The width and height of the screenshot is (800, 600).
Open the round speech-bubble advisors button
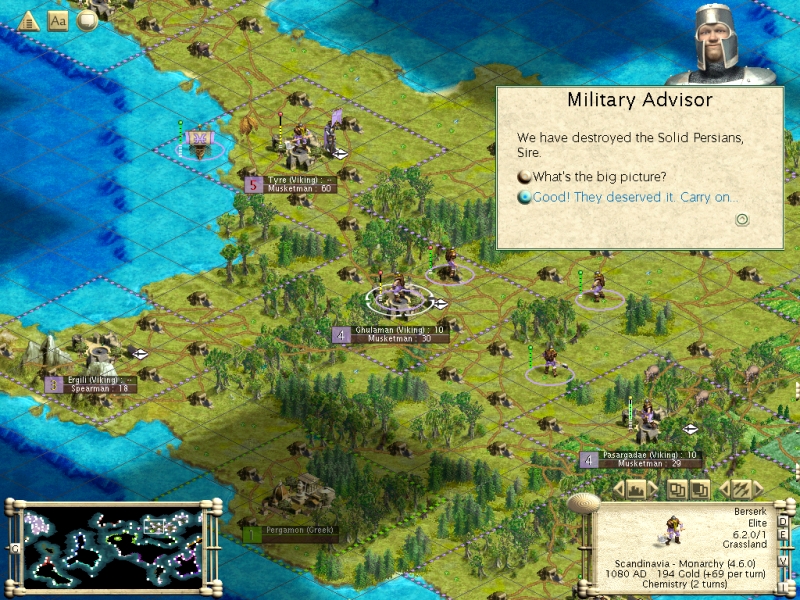[x=87, y=21]
